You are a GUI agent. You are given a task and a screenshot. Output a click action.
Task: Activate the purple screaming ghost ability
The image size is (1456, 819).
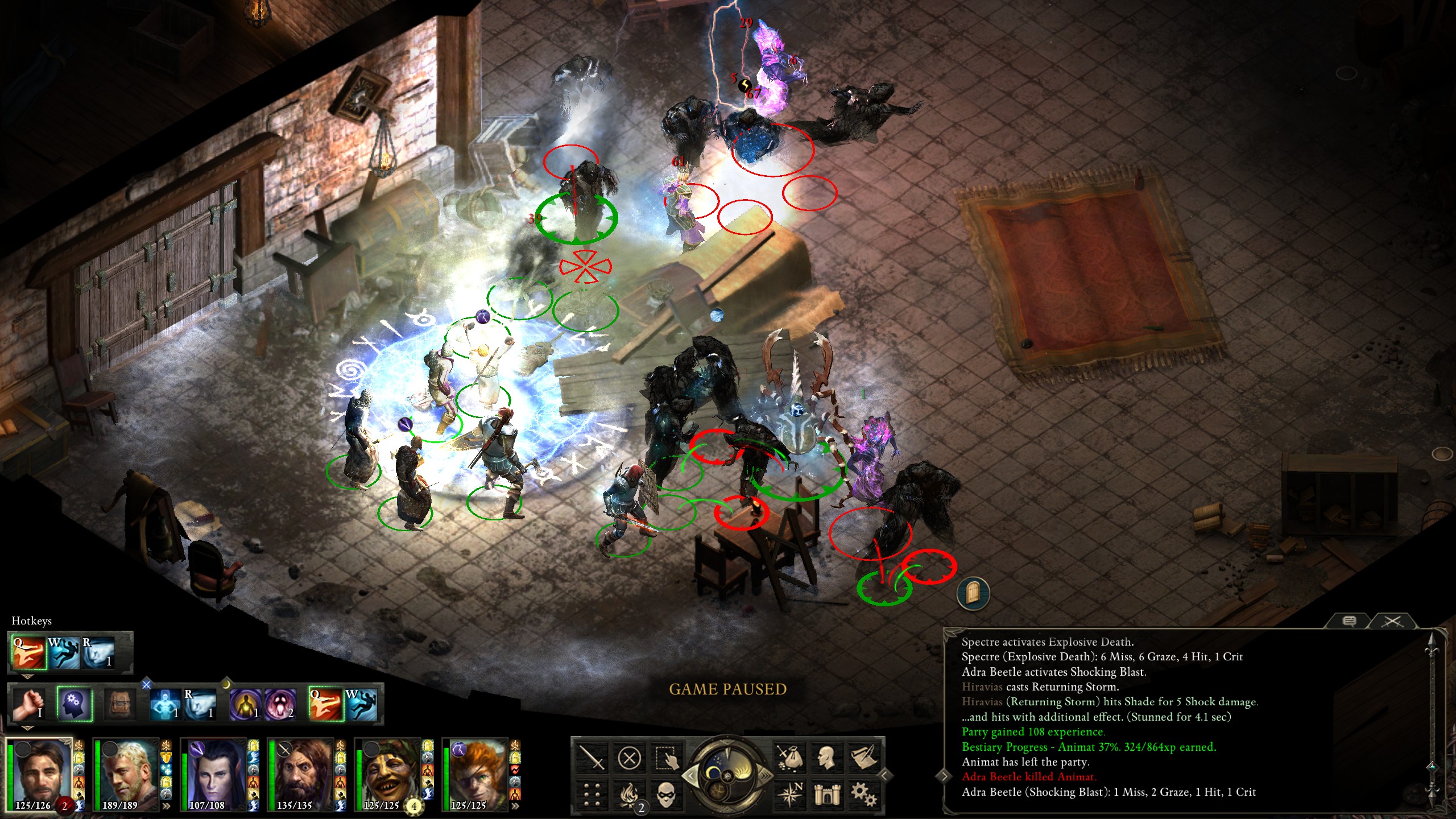click(x=281, y=704)
